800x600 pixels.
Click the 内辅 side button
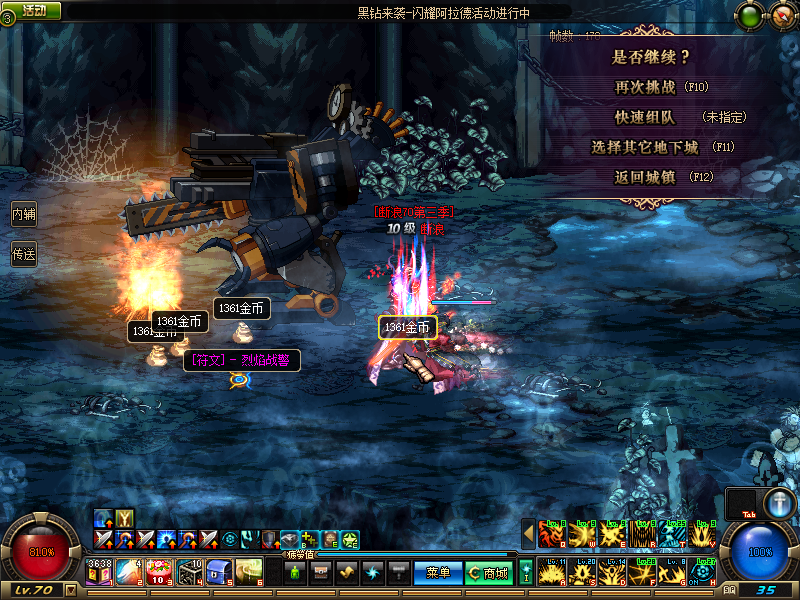23,214
